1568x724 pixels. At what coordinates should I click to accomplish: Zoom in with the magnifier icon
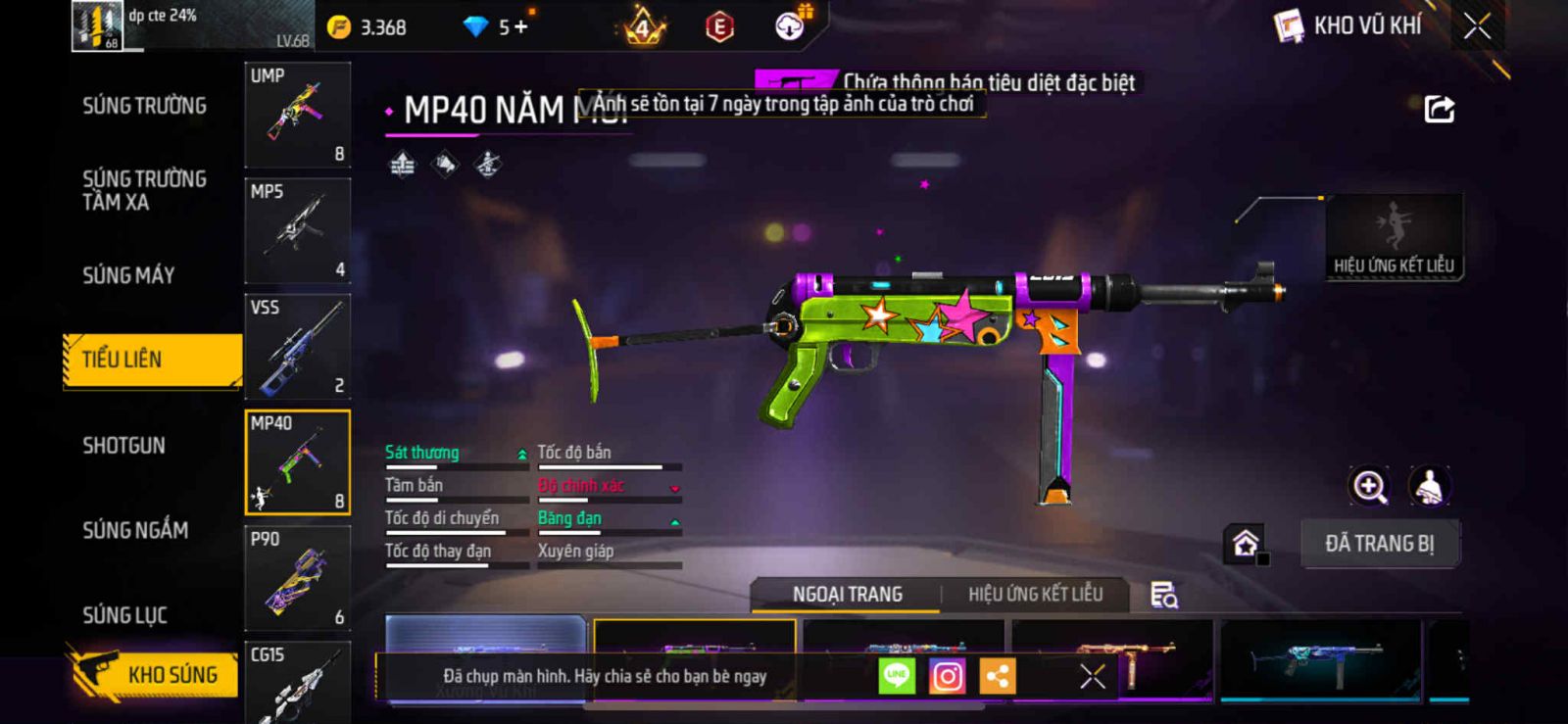click(1369, 486)
